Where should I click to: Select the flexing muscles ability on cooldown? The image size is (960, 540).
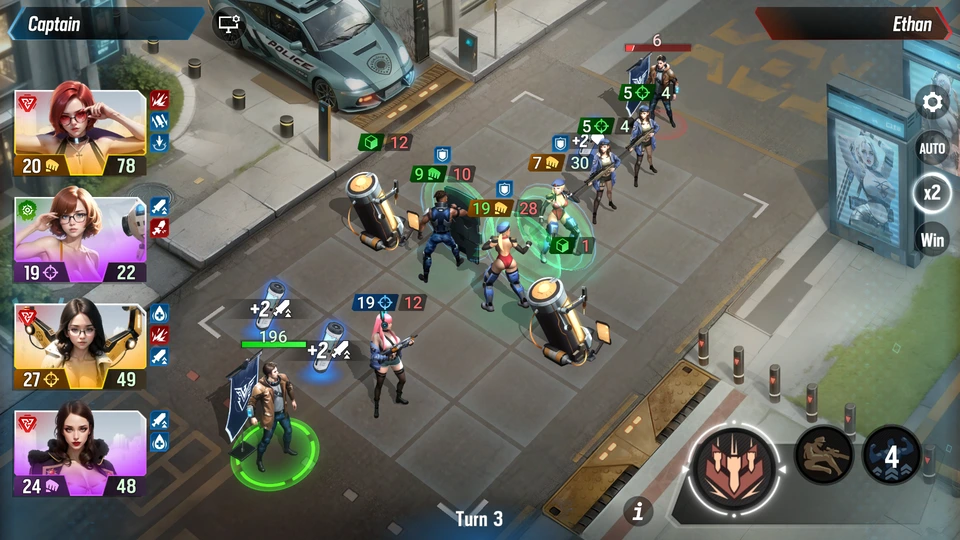(x=891, y=456)
